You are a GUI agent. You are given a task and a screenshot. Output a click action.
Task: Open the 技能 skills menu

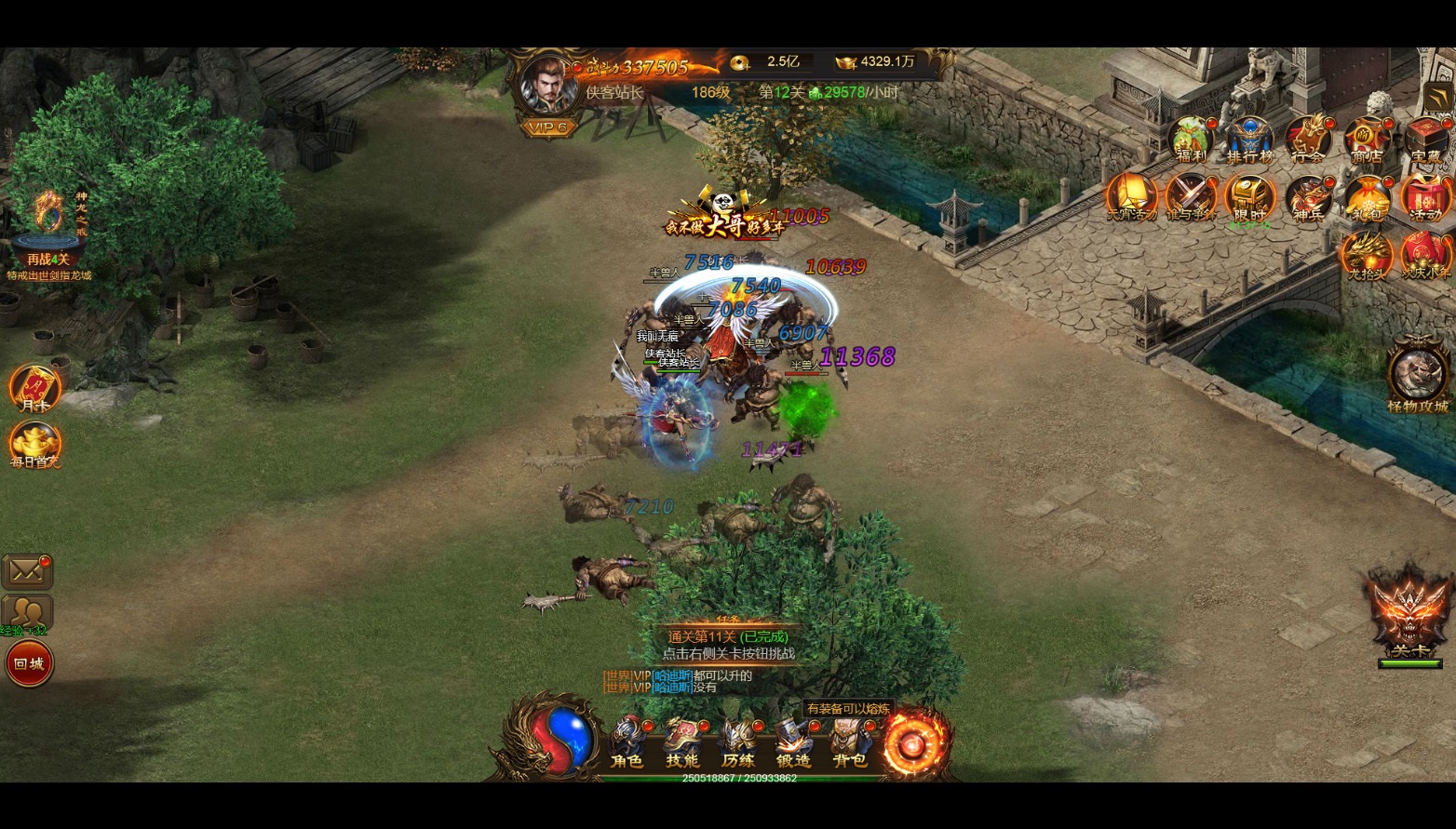point(682,743)
